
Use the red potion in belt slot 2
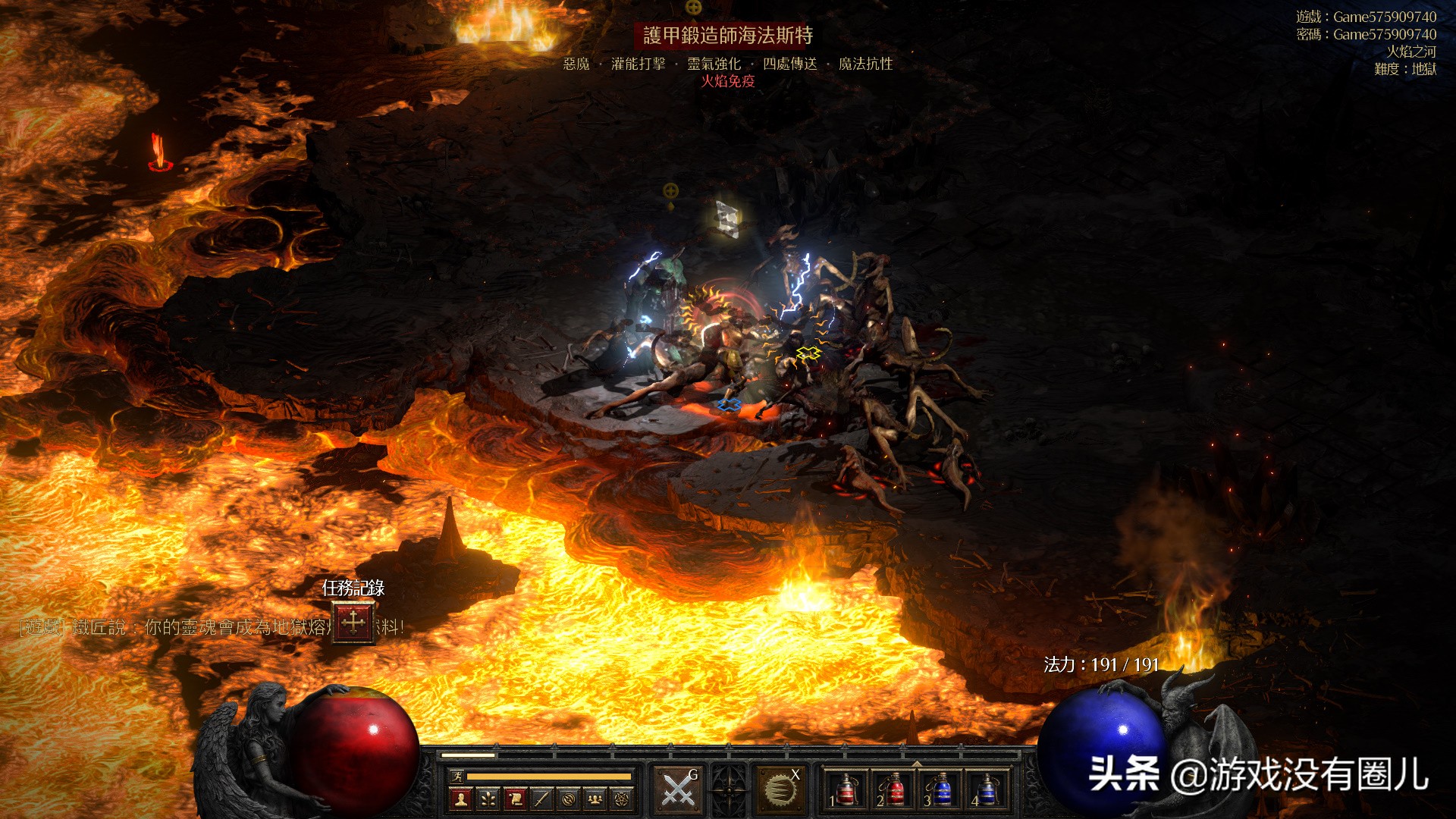(x=893, y=789)
